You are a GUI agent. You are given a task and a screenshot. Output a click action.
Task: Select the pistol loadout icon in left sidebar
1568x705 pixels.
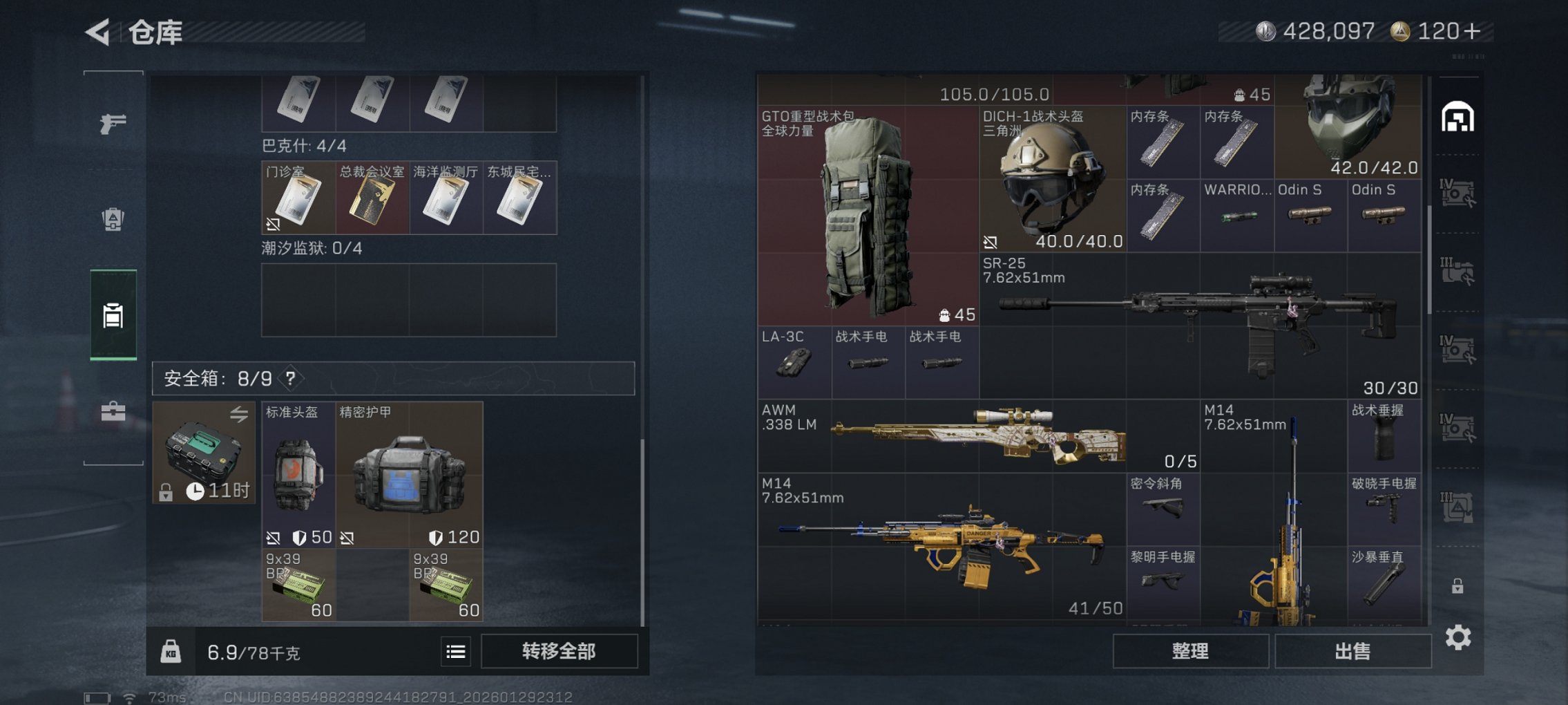click(x=113, y=124)
